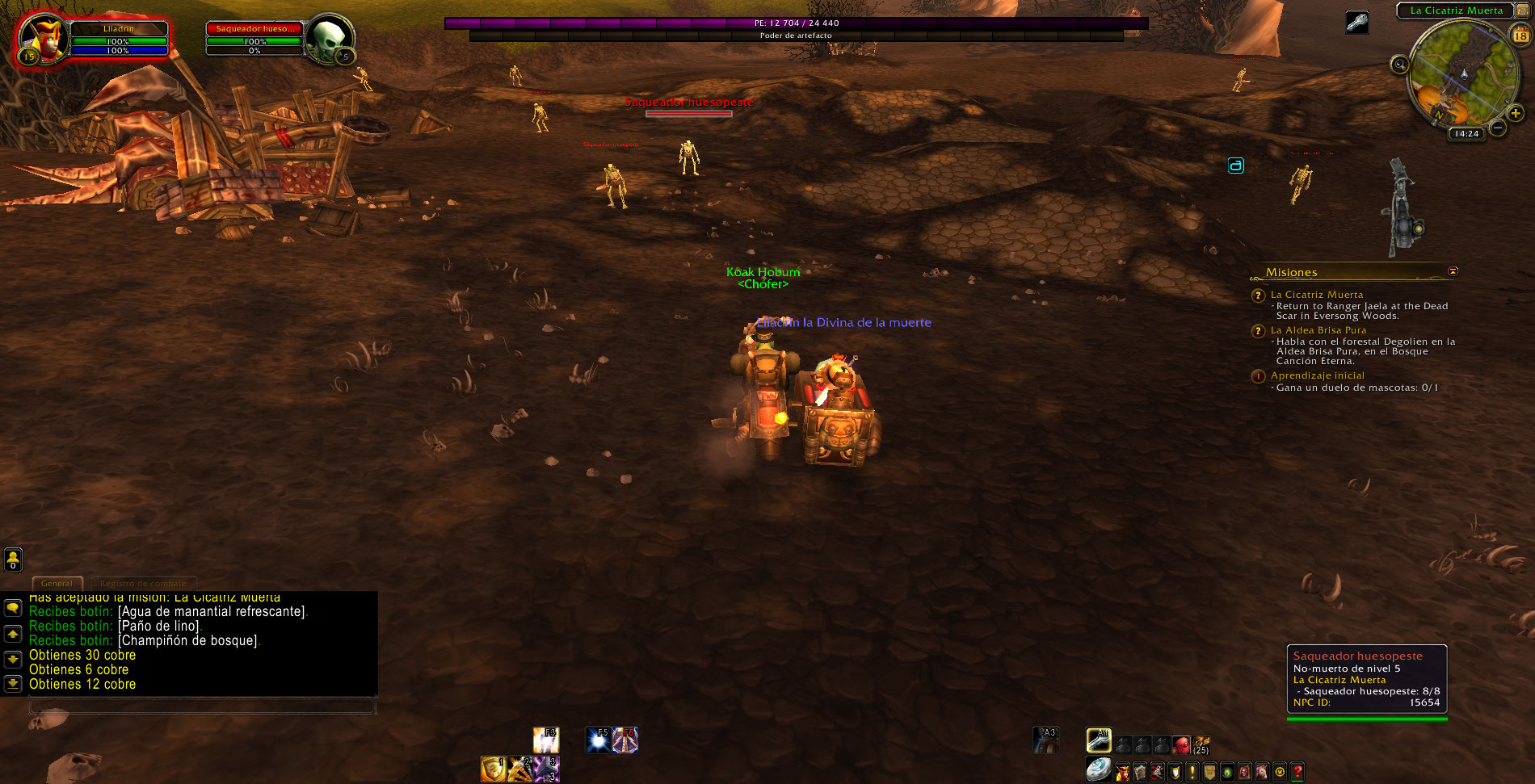Select the skull target portrait

(328, 38)
